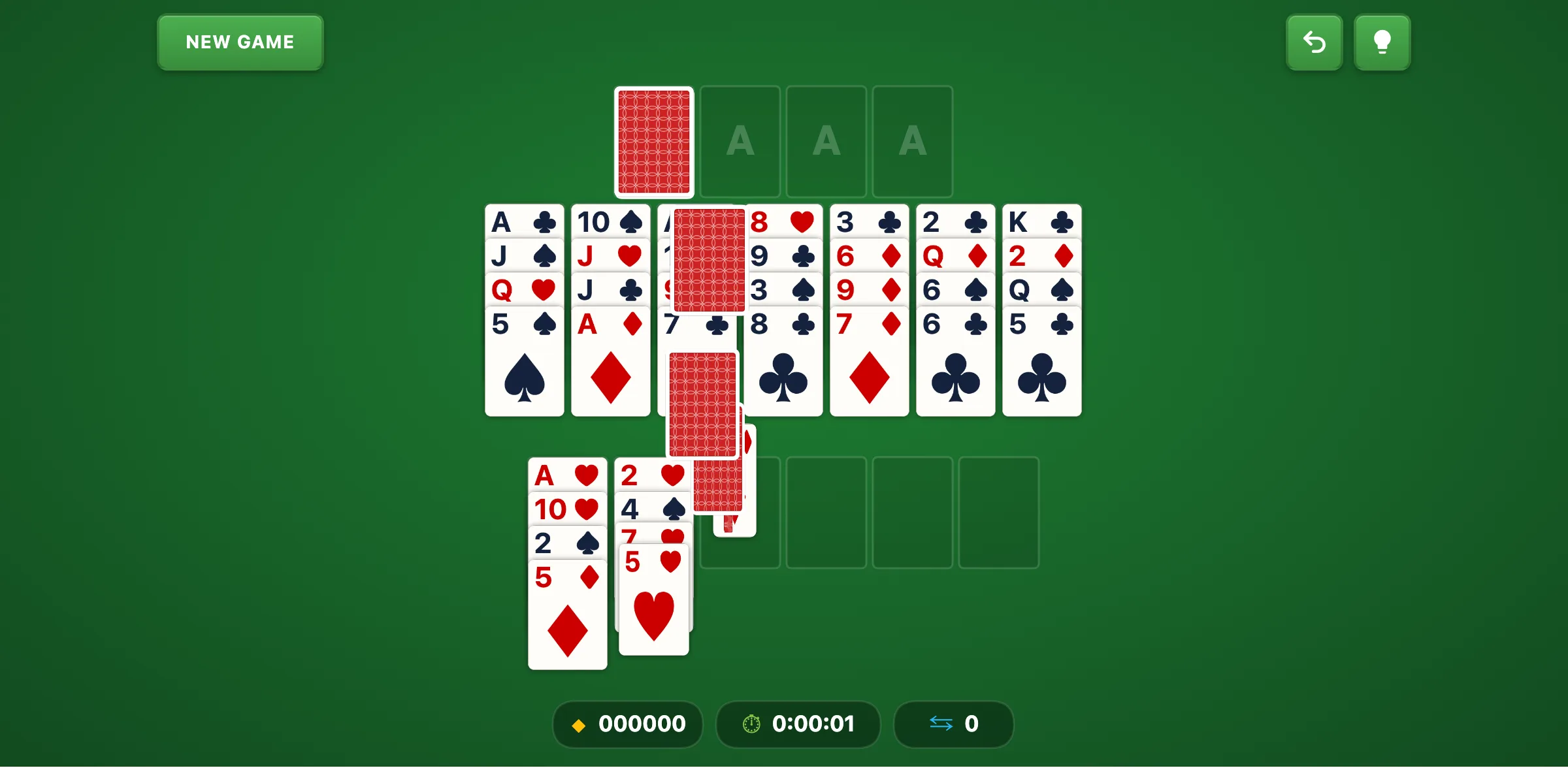Select the Queen of Diamonds card
1568x768 pixels.
(955, 256)
